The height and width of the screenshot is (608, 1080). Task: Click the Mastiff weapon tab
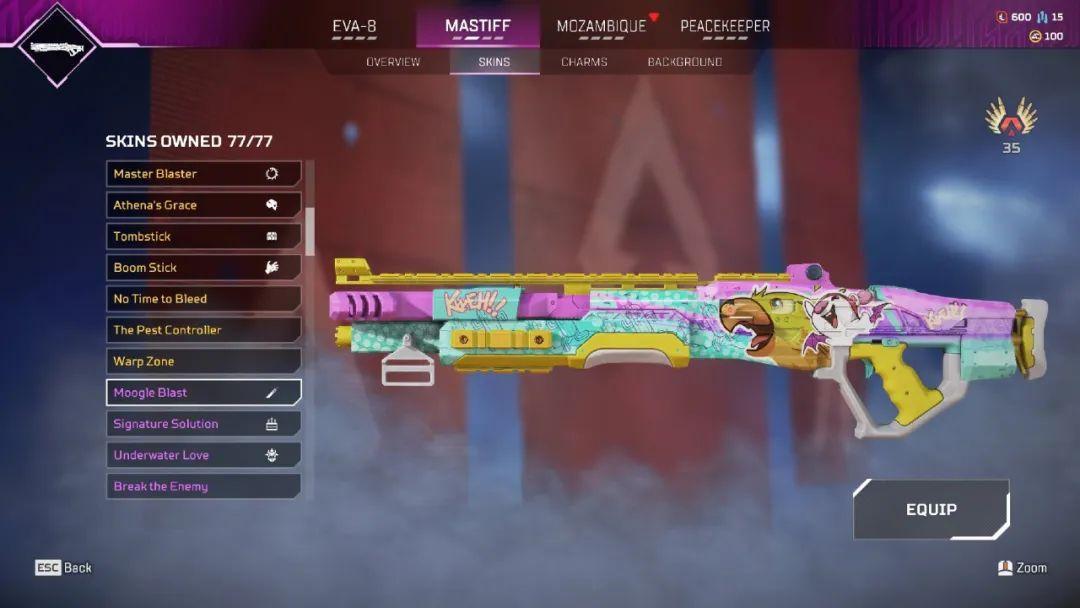click(478, 27)
